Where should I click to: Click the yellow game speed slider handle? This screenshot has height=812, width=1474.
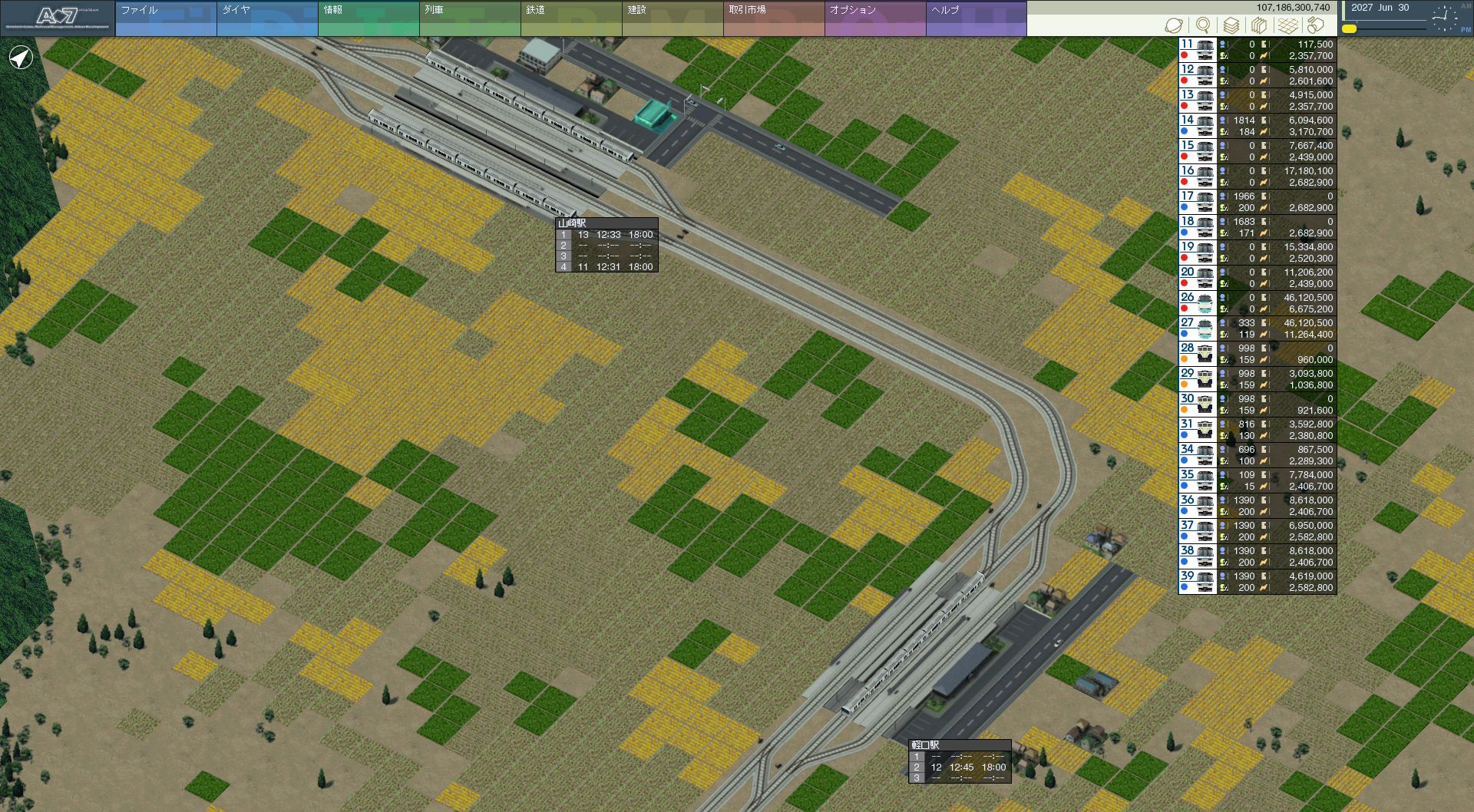(1349, 29)
